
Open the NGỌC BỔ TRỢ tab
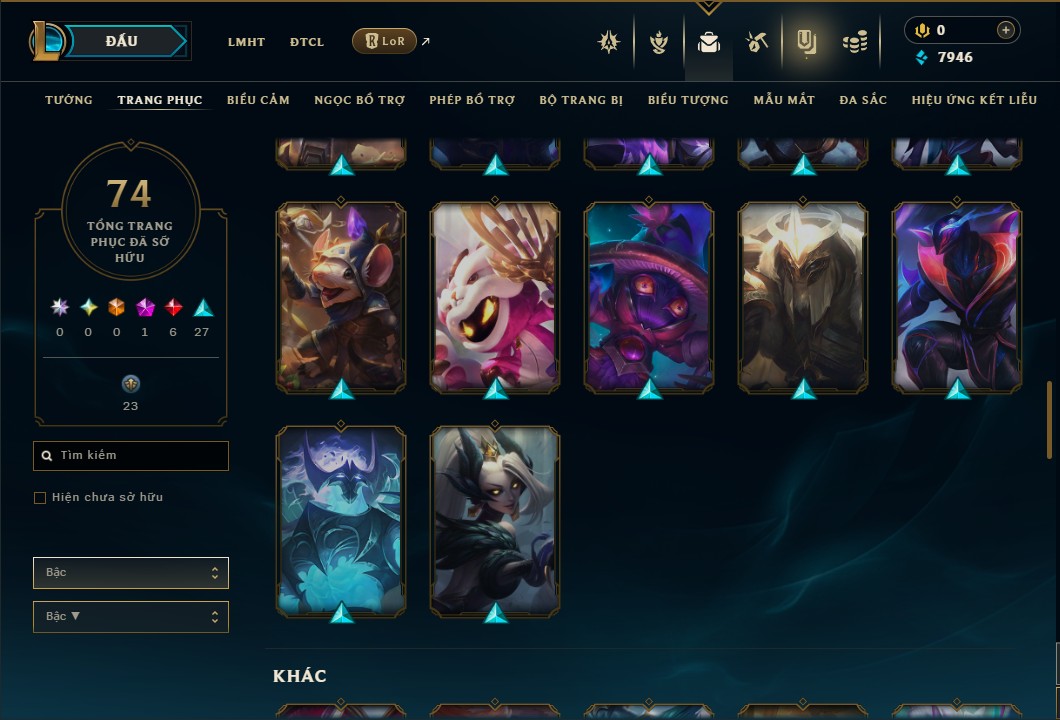point(359,100)
